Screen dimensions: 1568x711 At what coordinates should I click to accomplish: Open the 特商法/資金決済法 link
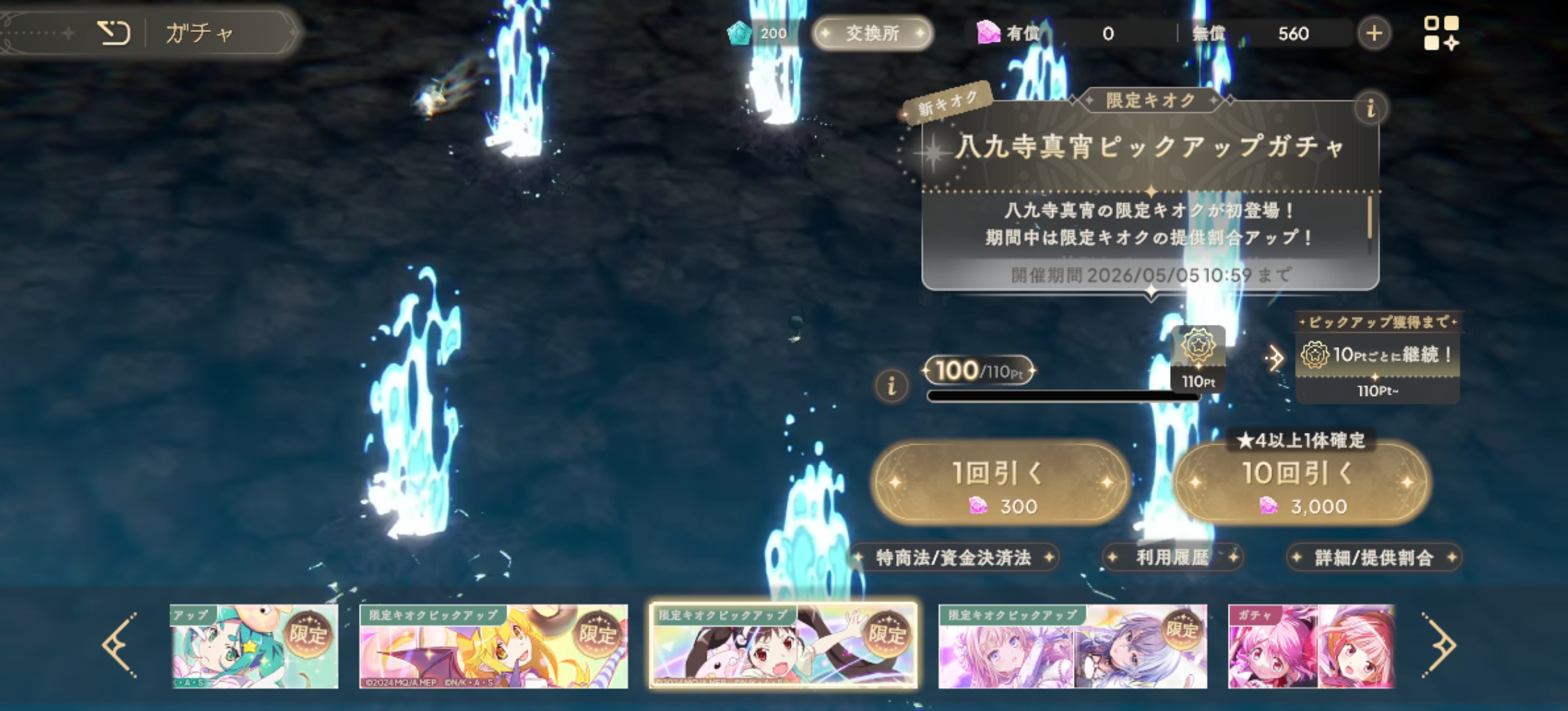click(958, 558)
